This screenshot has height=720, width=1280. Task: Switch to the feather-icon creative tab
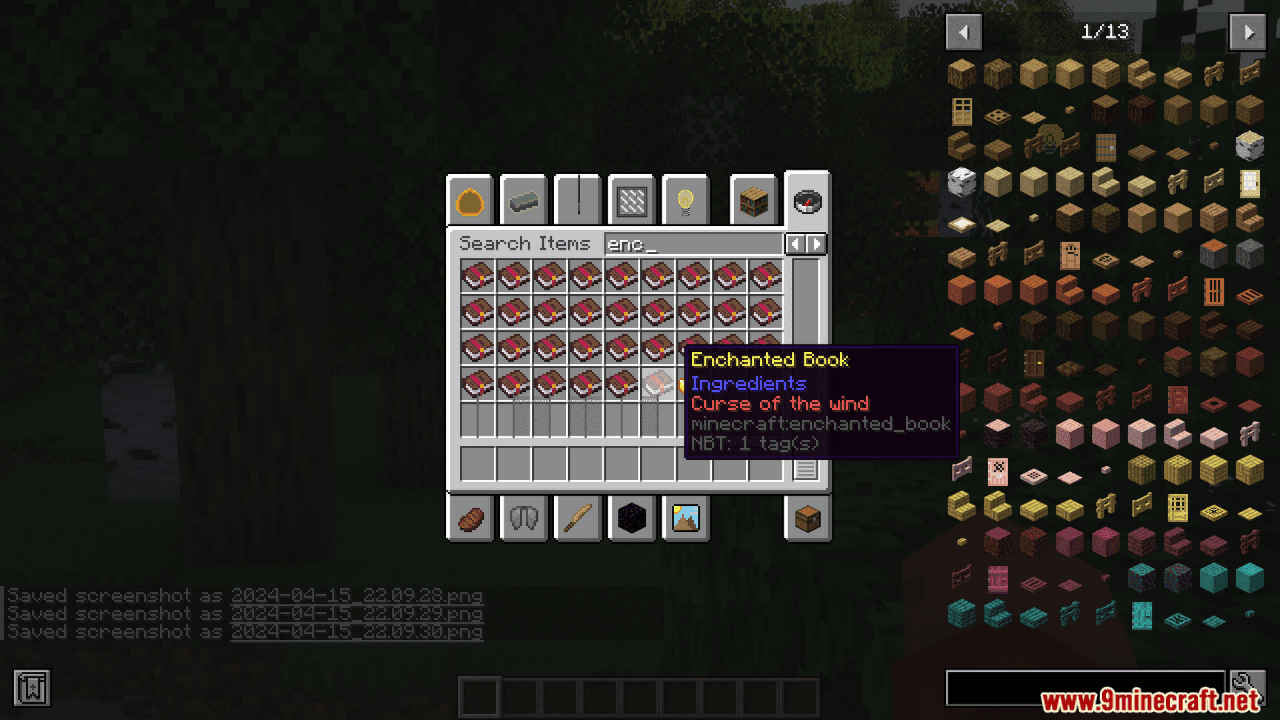tap(578, 519)
